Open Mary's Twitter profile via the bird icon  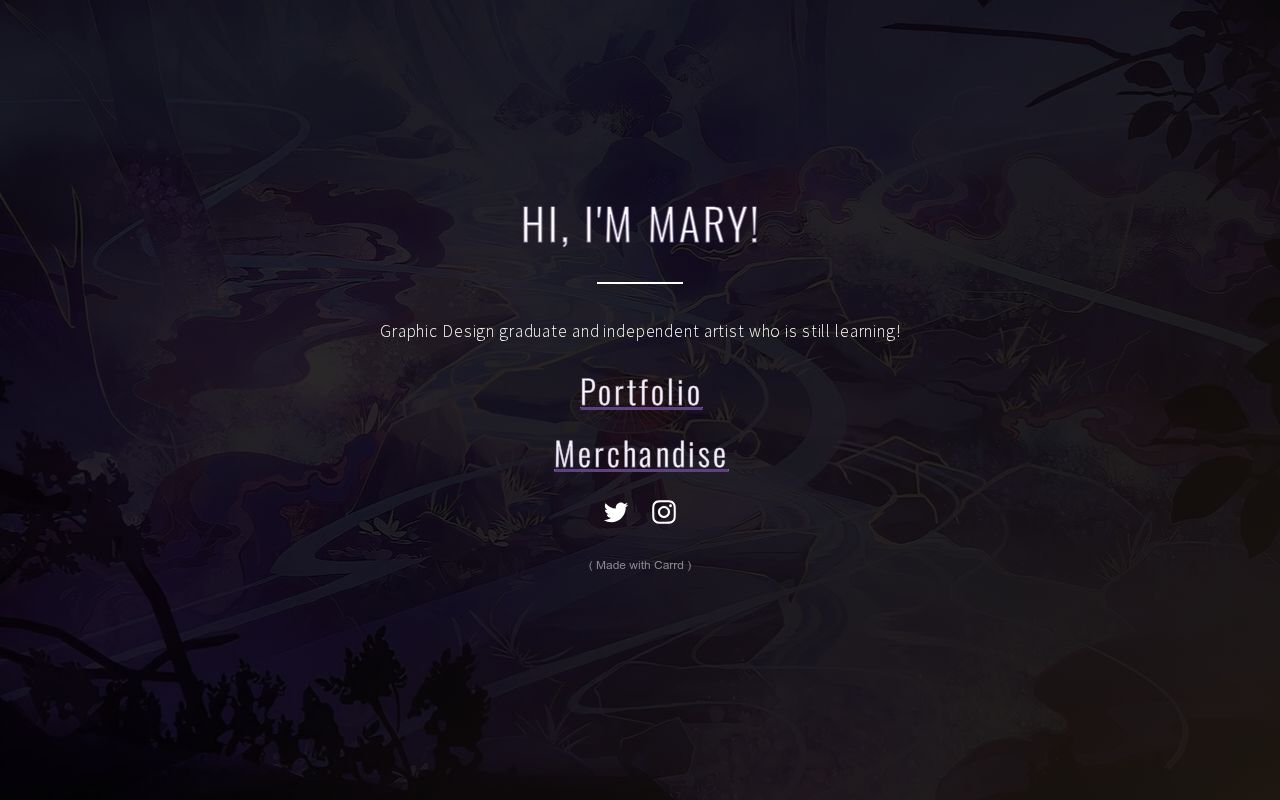tap(616, 511)
